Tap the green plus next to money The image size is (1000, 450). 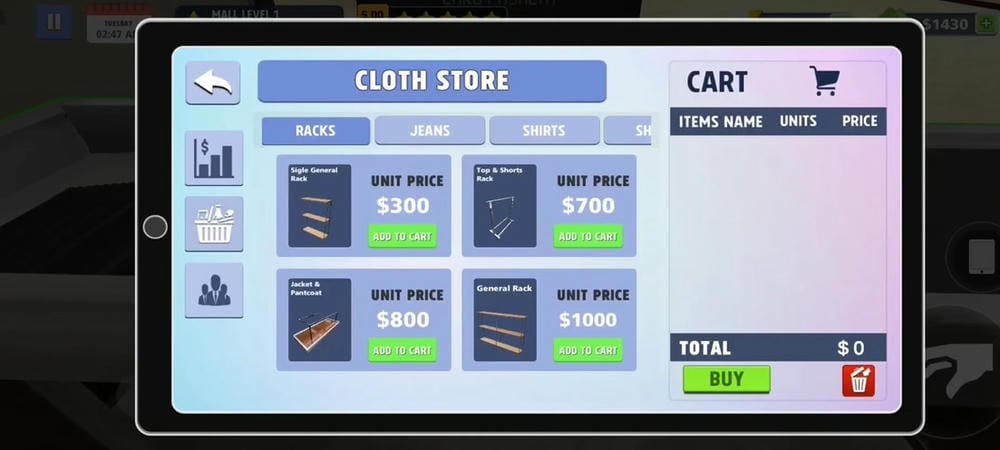tap(985, 24)
